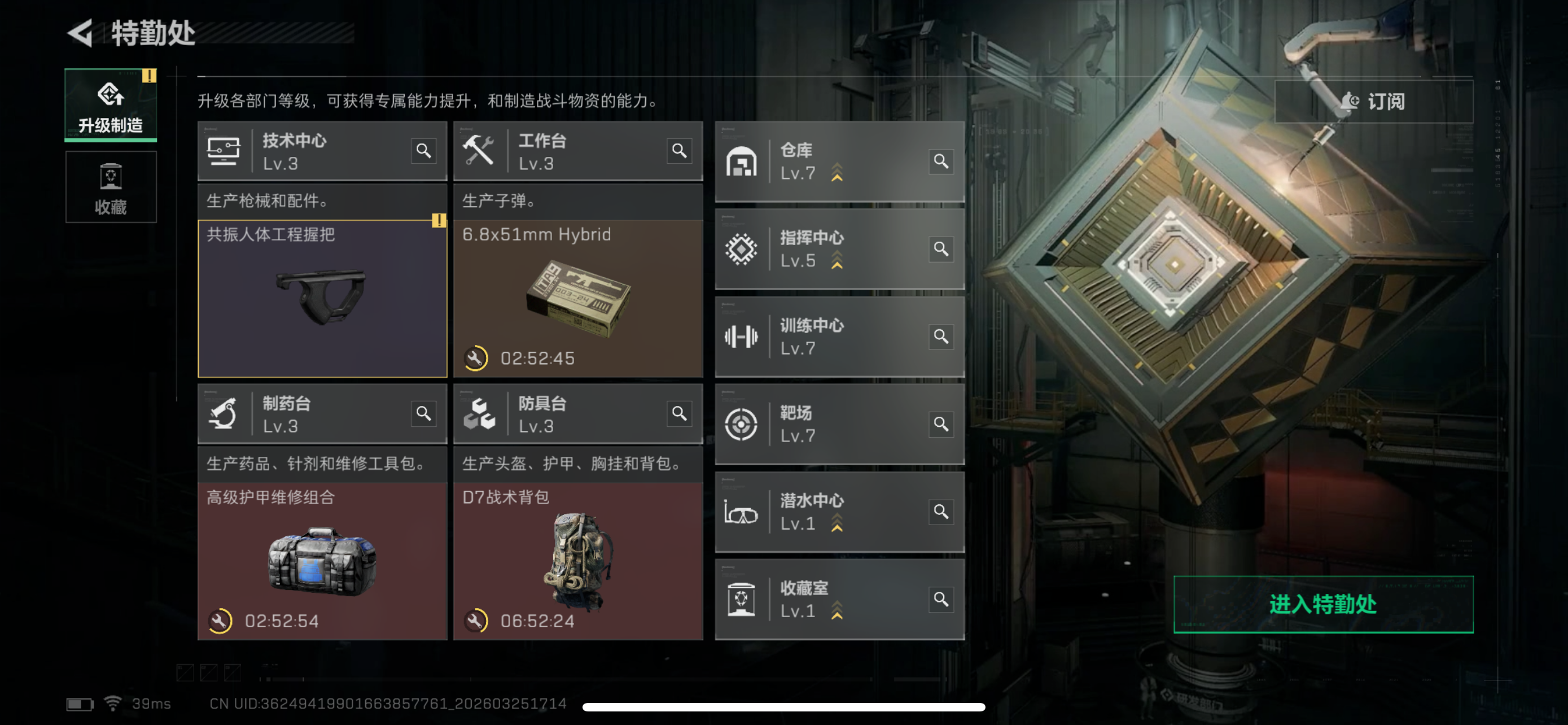
Task: Open the 潜水中心 diving goggles icon
Action: coord(742,512)
